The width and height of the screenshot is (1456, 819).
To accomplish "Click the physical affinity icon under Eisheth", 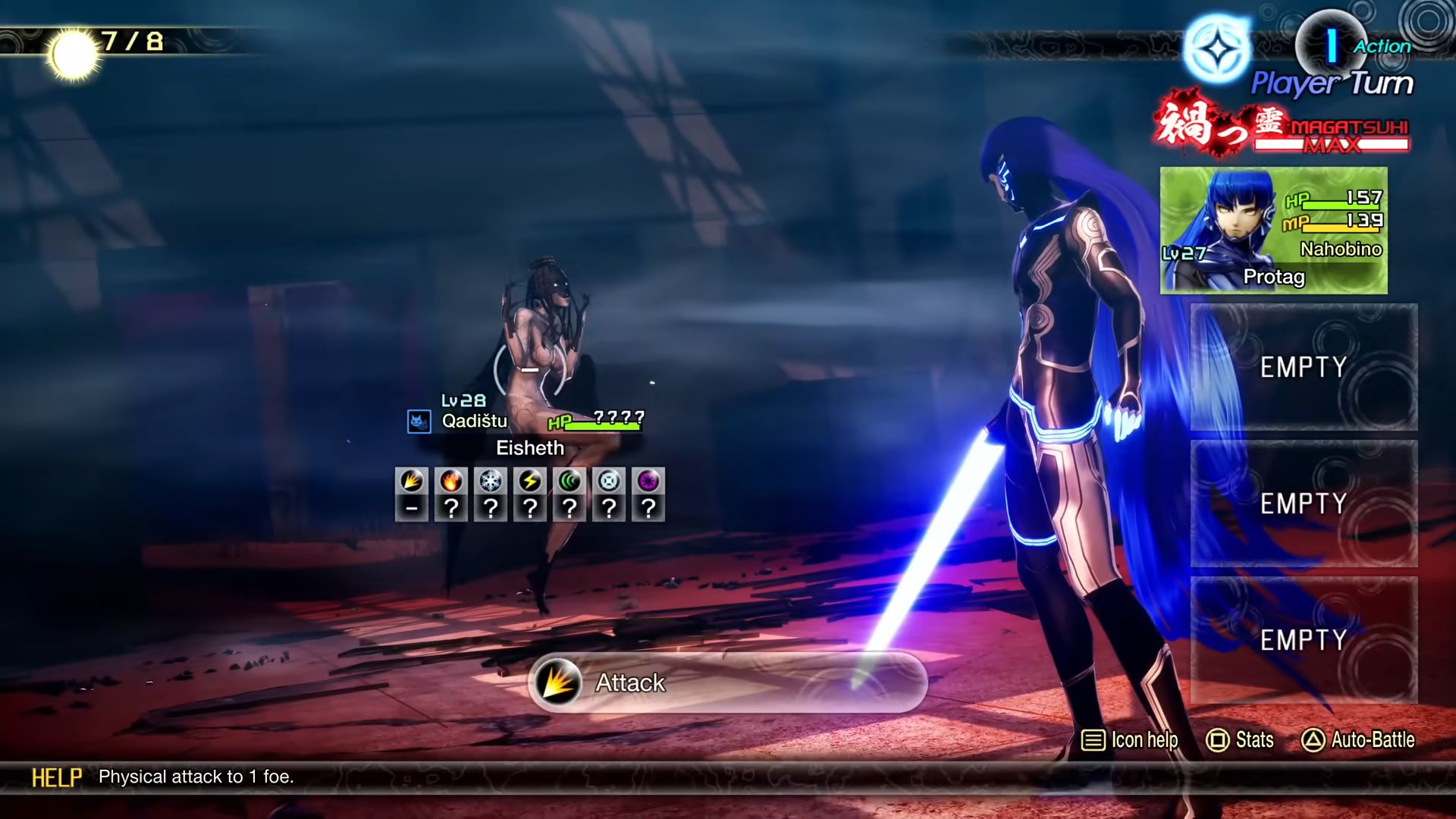I will click(412, 482).
